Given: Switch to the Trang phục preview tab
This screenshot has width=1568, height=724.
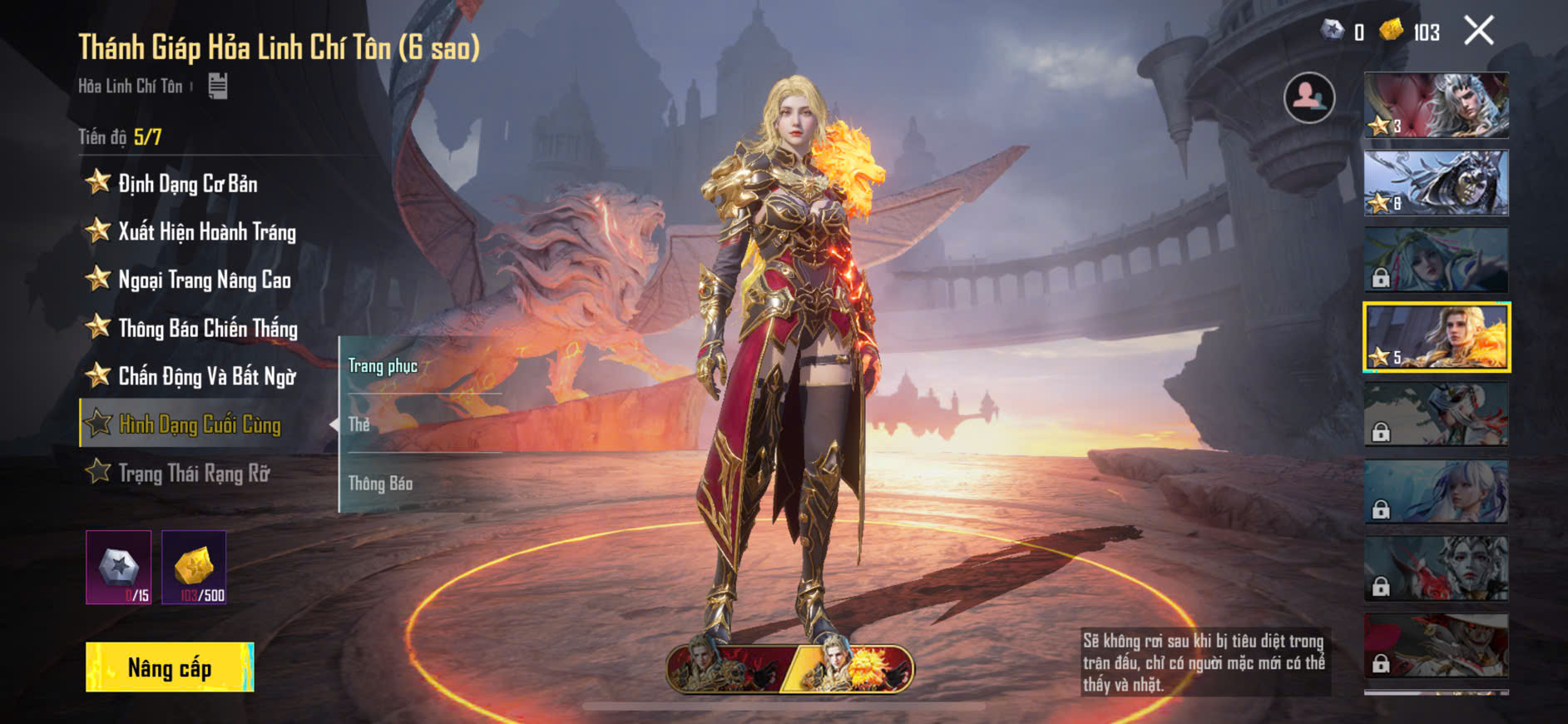Looking at the screenshot, I should pyautogui.click(x=383, y=366).
